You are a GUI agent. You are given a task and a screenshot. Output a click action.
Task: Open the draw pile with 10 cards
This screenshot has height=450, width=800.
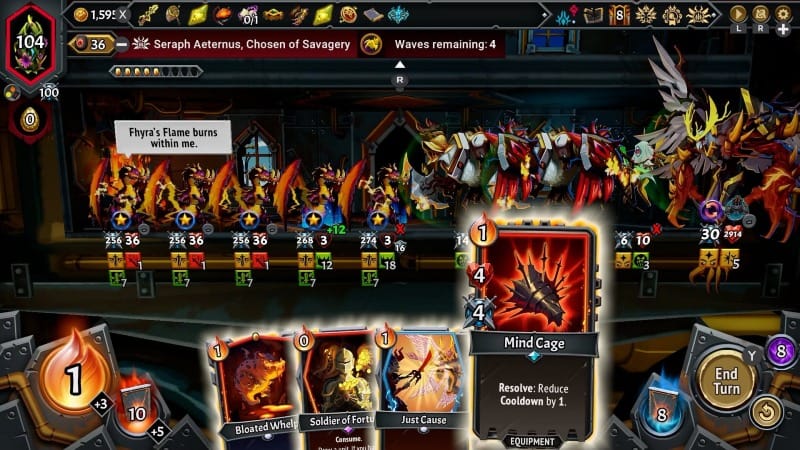[x=136, y=406]
